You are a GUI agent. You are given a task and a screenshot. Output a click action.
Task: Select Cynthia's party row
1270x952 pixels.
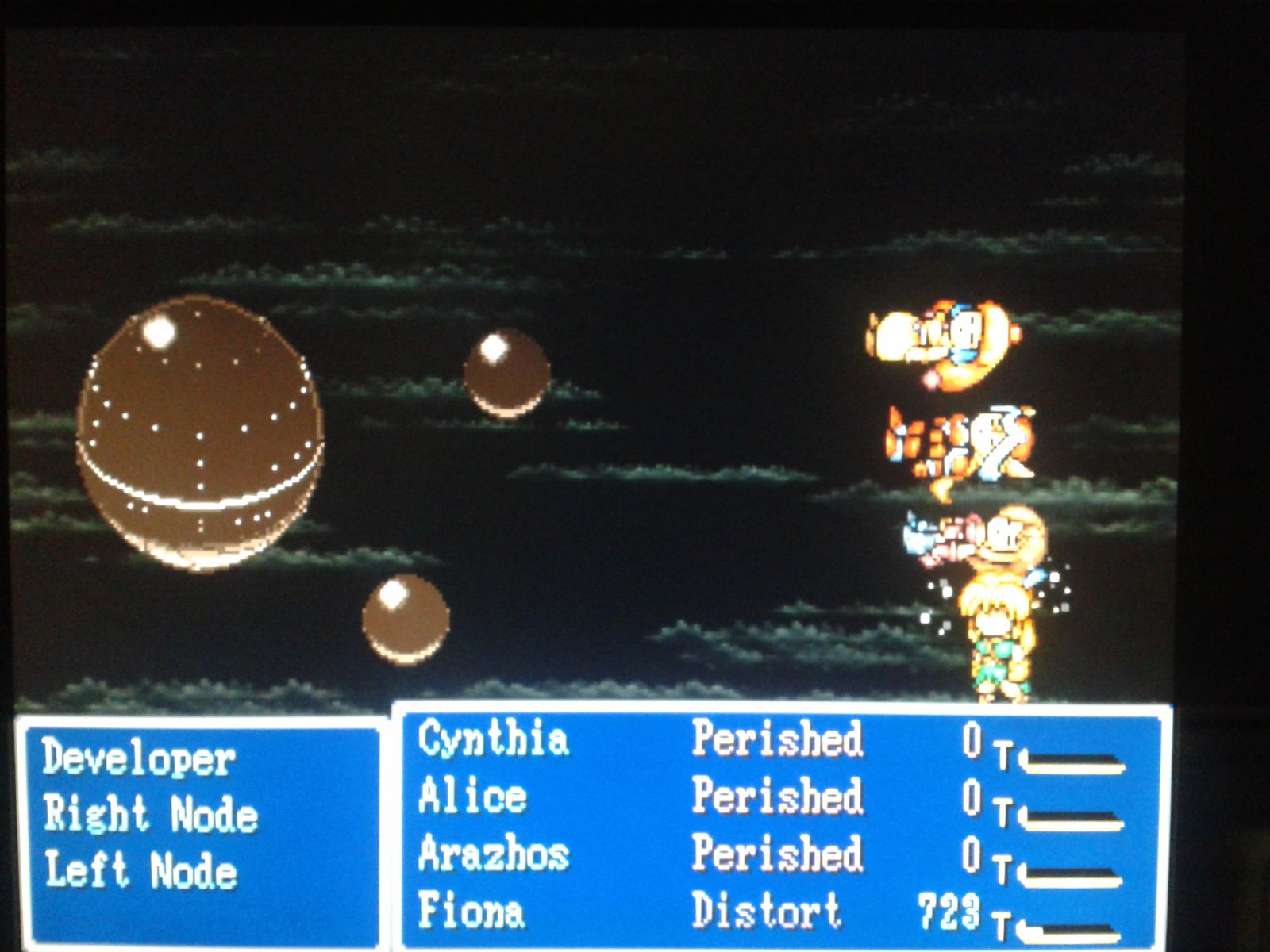point(494,739)
